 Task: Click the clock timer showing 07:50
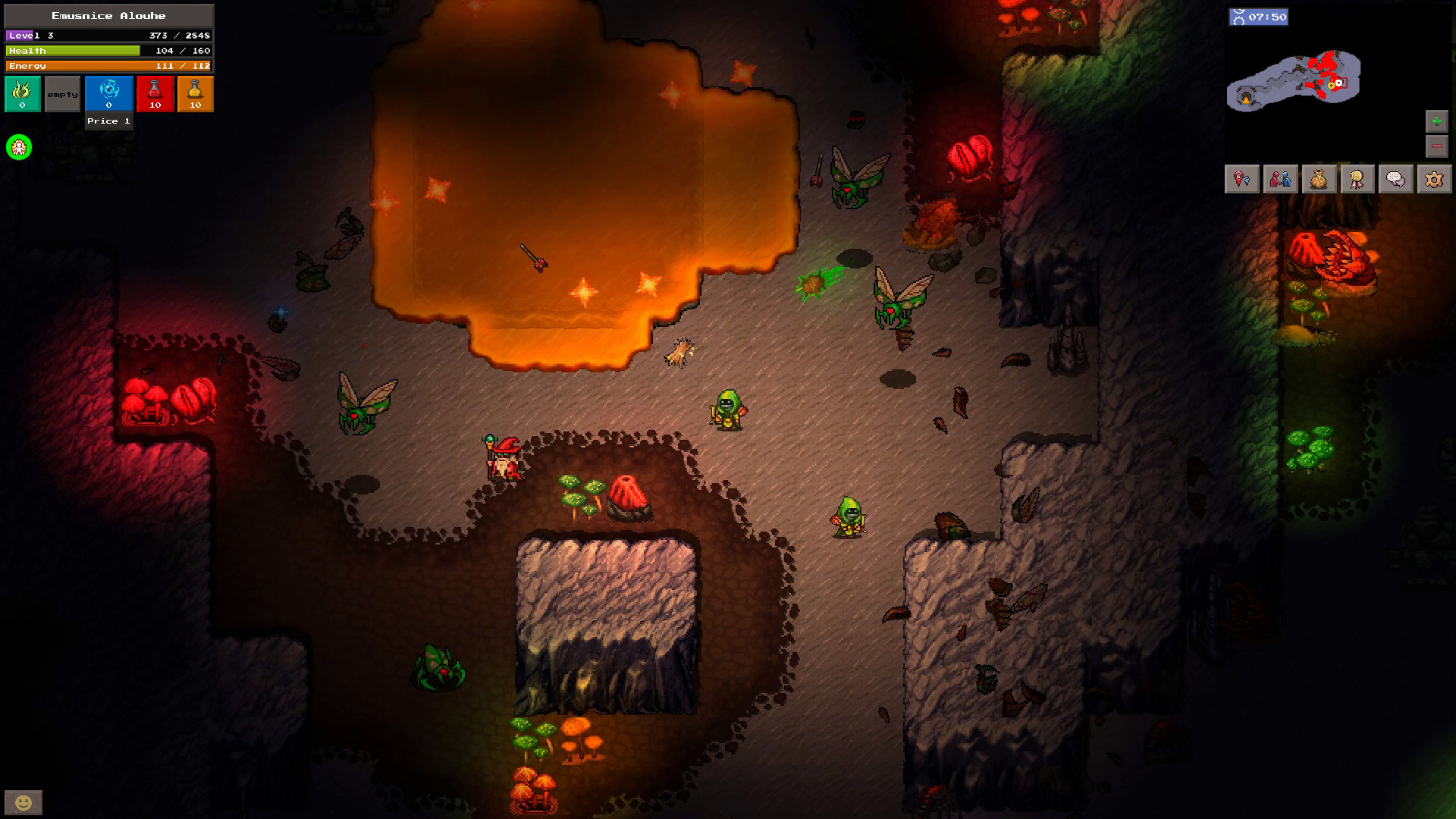click(x=1260, y=17)
